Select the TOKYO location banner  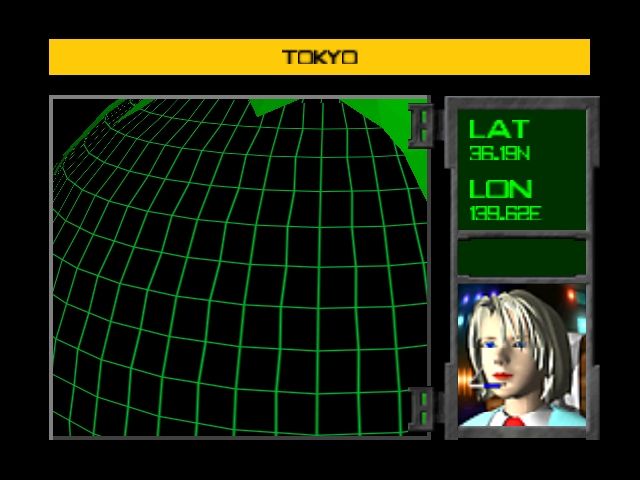319,57
